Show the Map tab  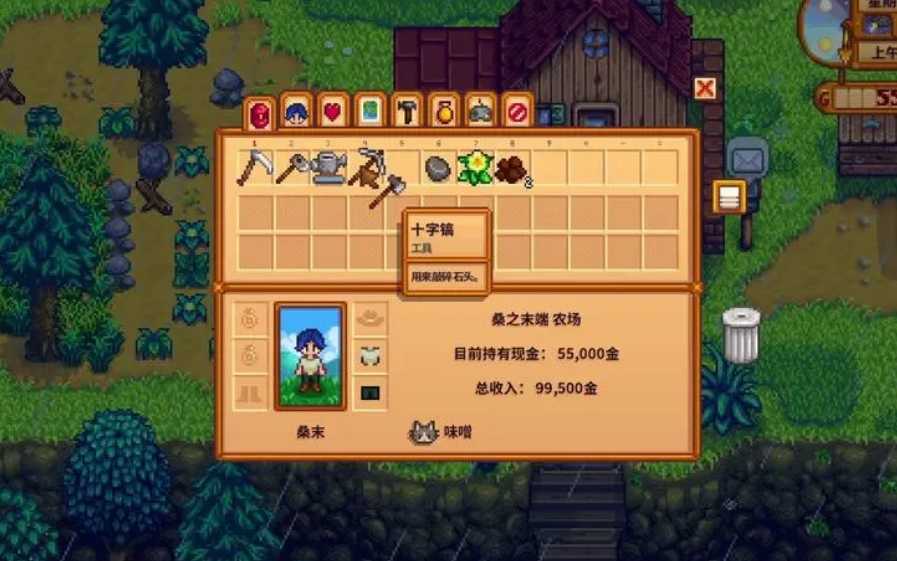[x=370, y=112]
